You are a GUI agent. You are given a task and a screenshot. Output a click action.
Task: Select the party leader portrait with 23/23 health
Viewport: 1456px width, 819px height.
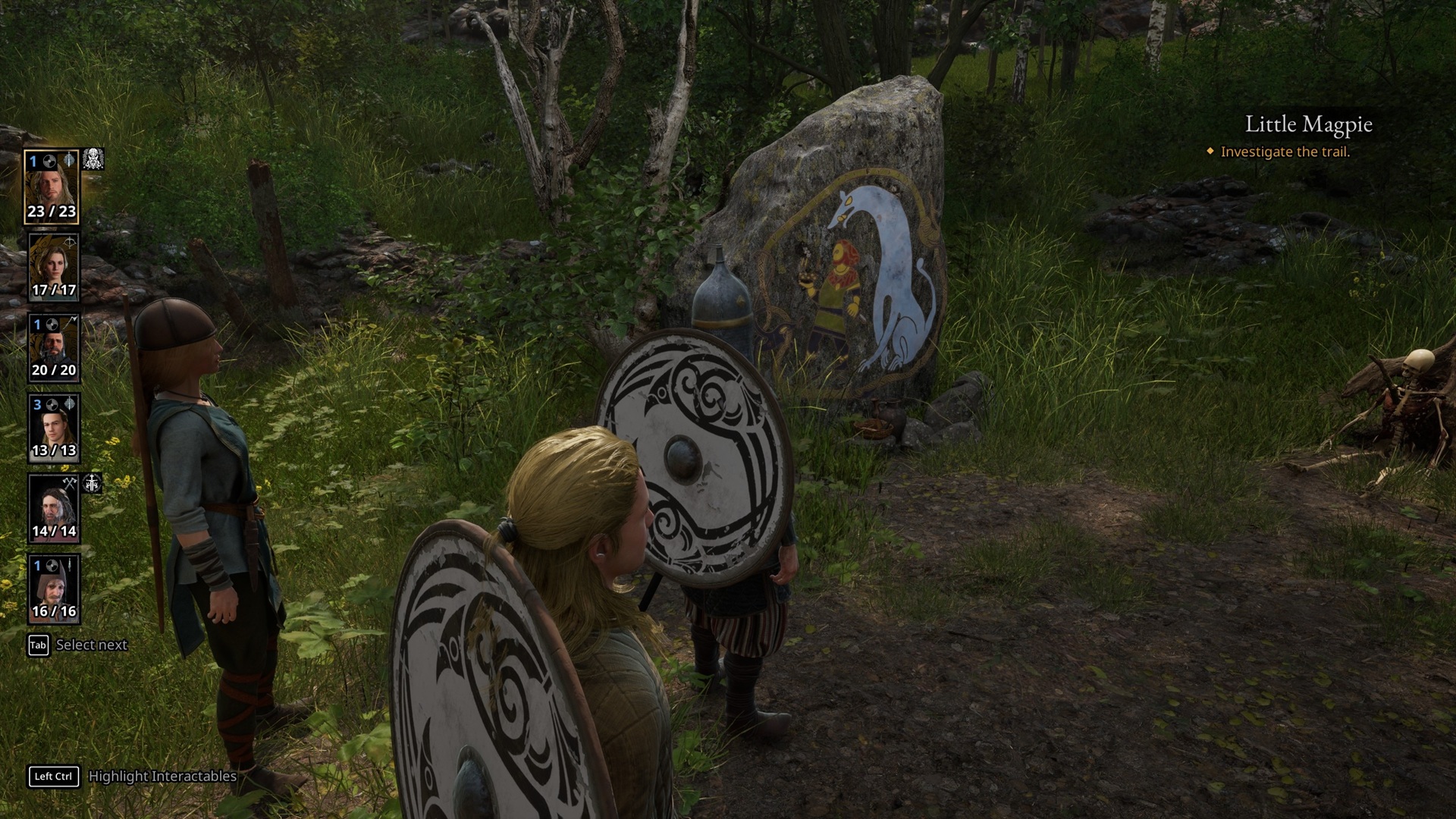point(52,187)
